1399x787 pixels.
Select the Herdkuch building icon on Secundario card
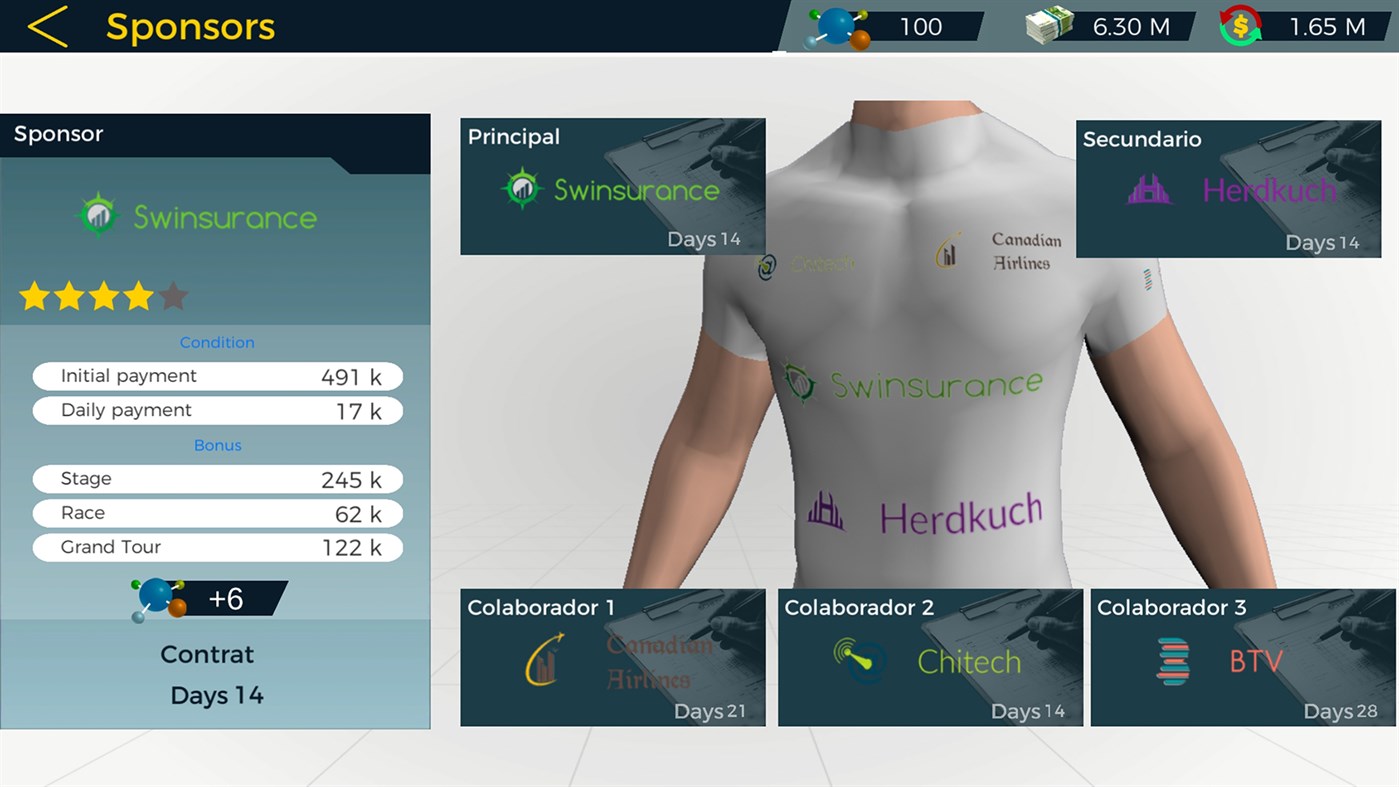pyautogui.click(x=1148, y=188)
